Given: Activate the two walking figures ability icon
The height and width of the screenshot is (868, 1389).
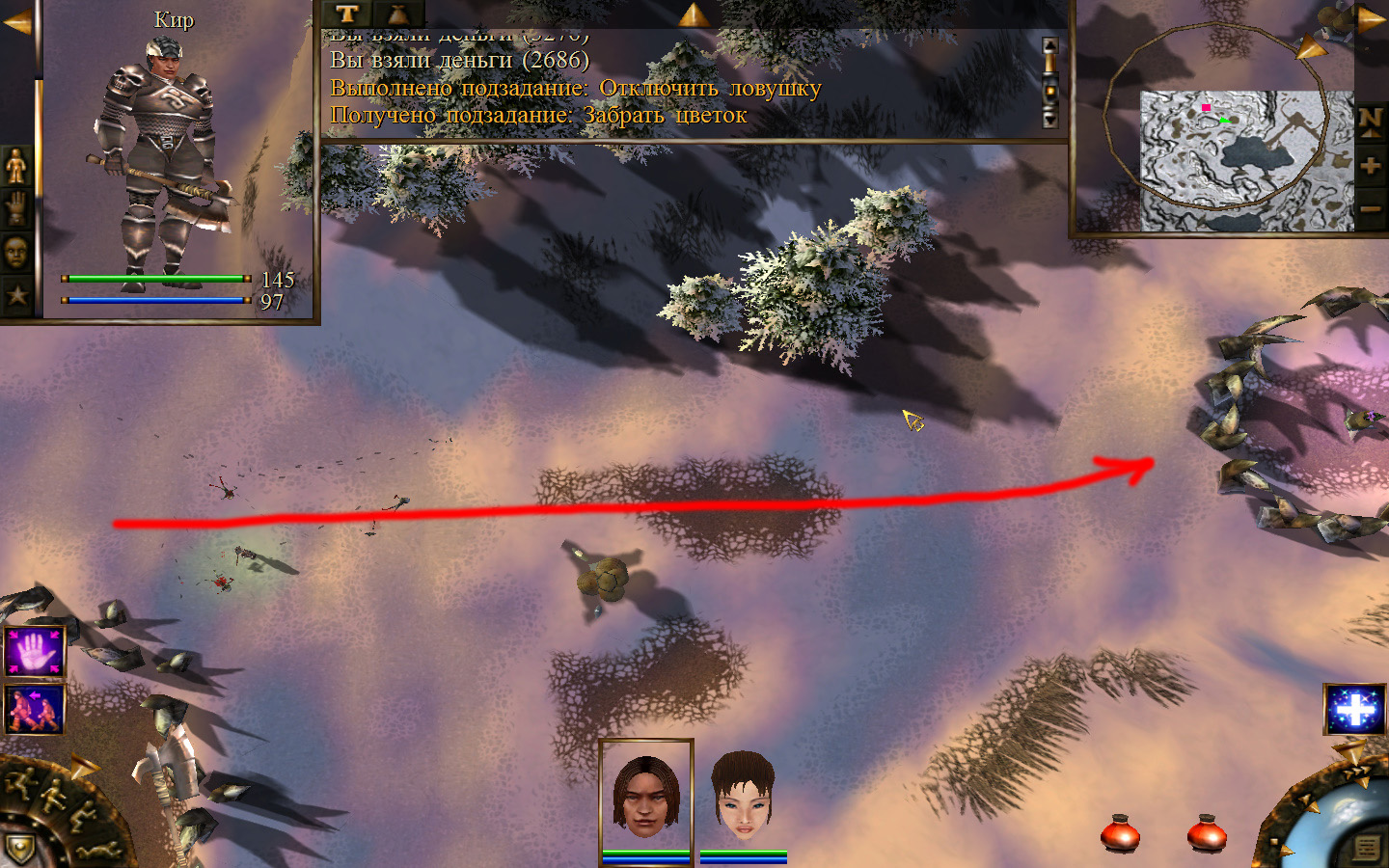Looking at the screenshot, I should point(35,709).
